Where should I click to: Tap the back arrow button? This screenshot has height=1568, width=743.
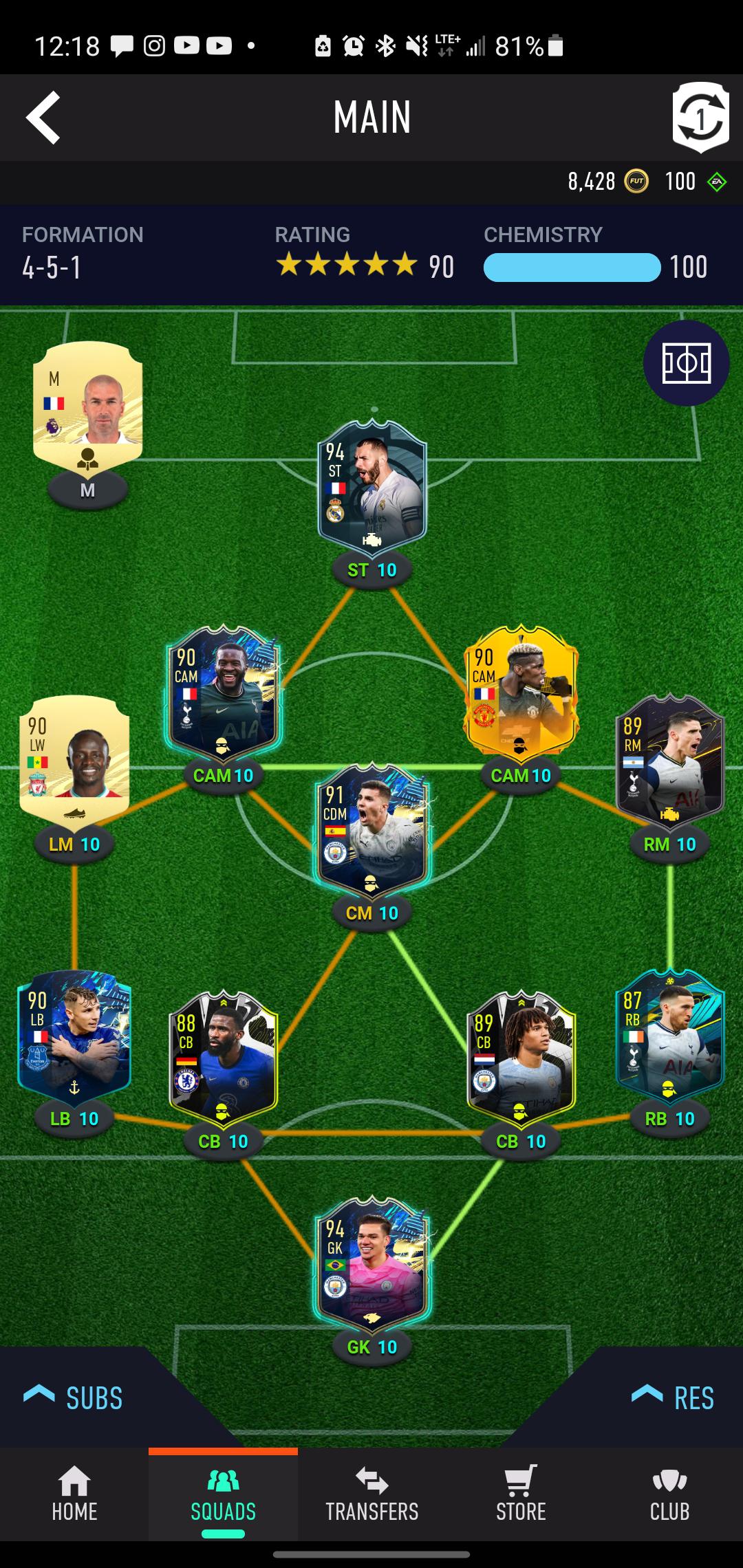click(x=43, y=118)
